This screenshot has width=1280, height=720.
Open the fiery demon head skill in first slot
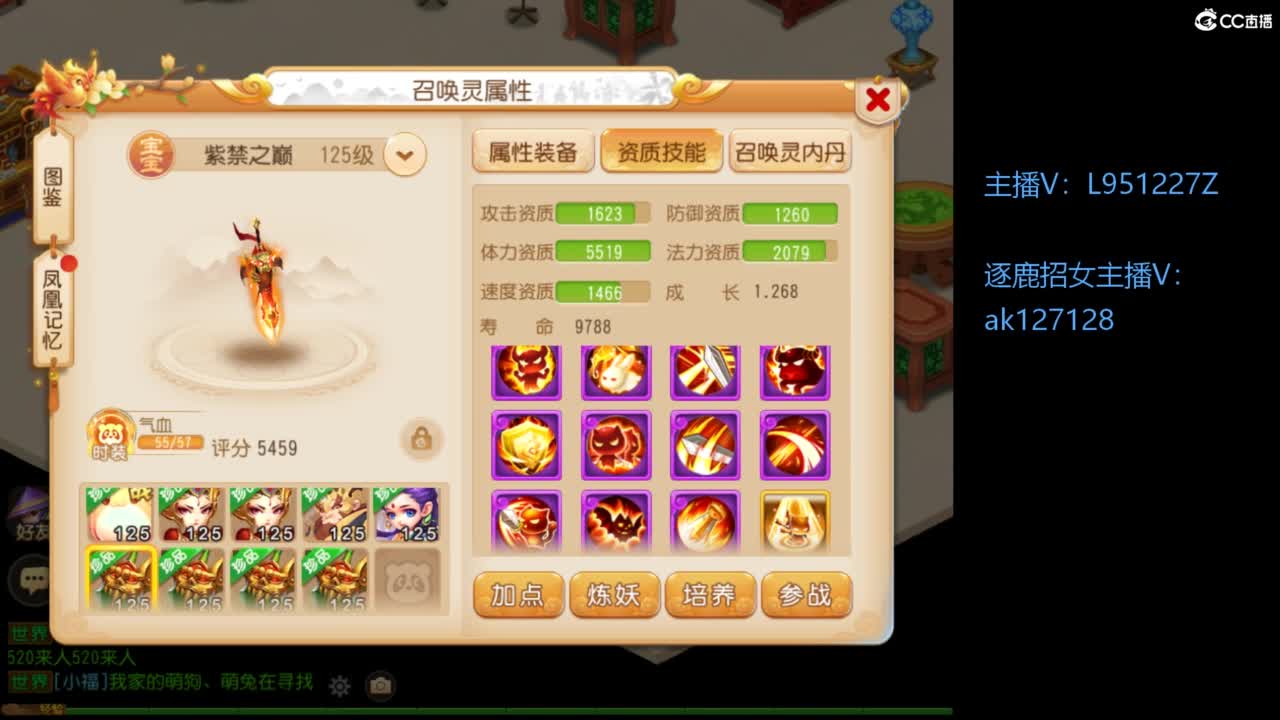pyautogui.click(x=527, y=370)
